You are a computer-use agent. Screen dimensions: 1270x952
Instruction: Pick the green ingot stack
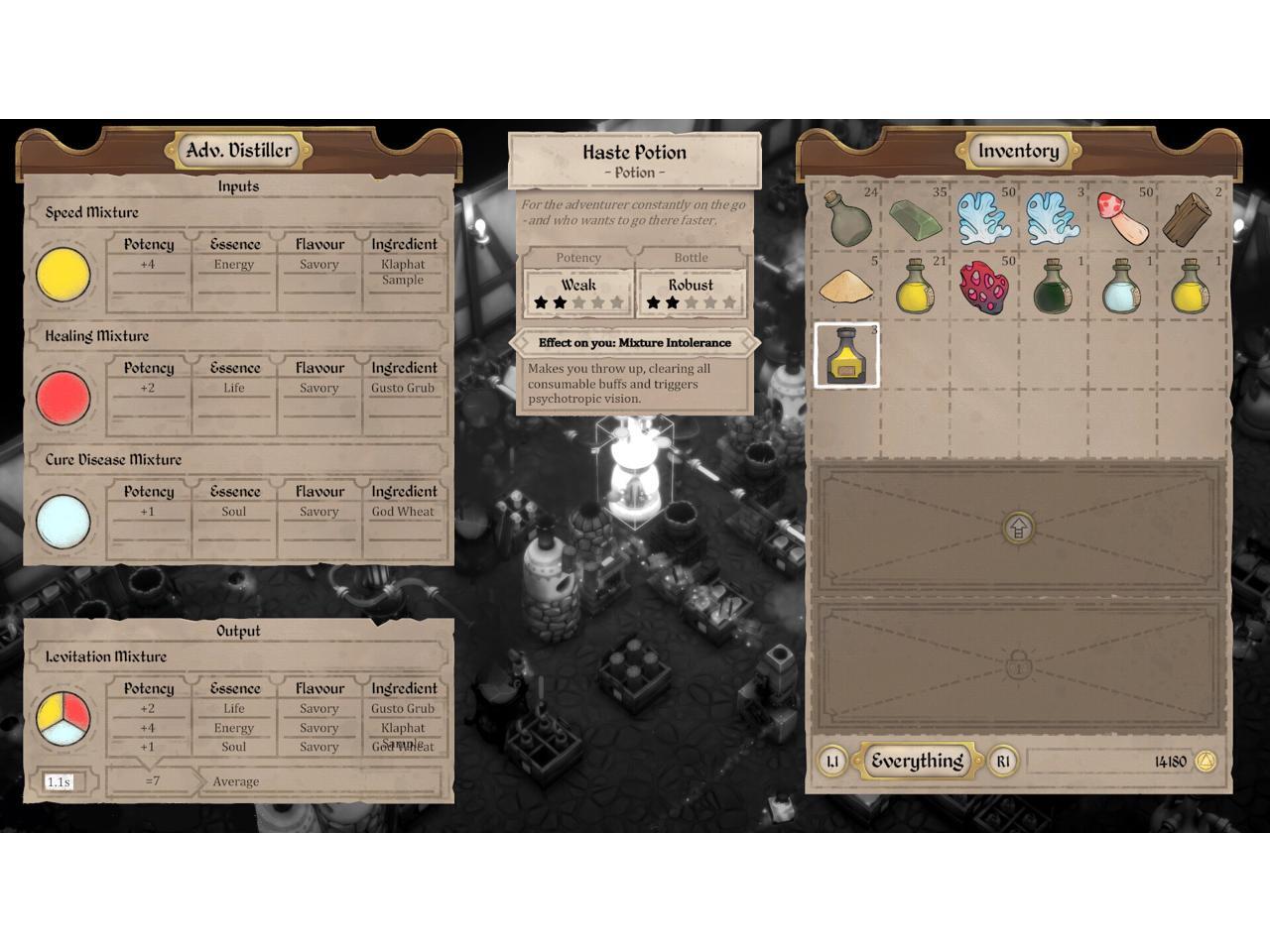coord(915,219)
